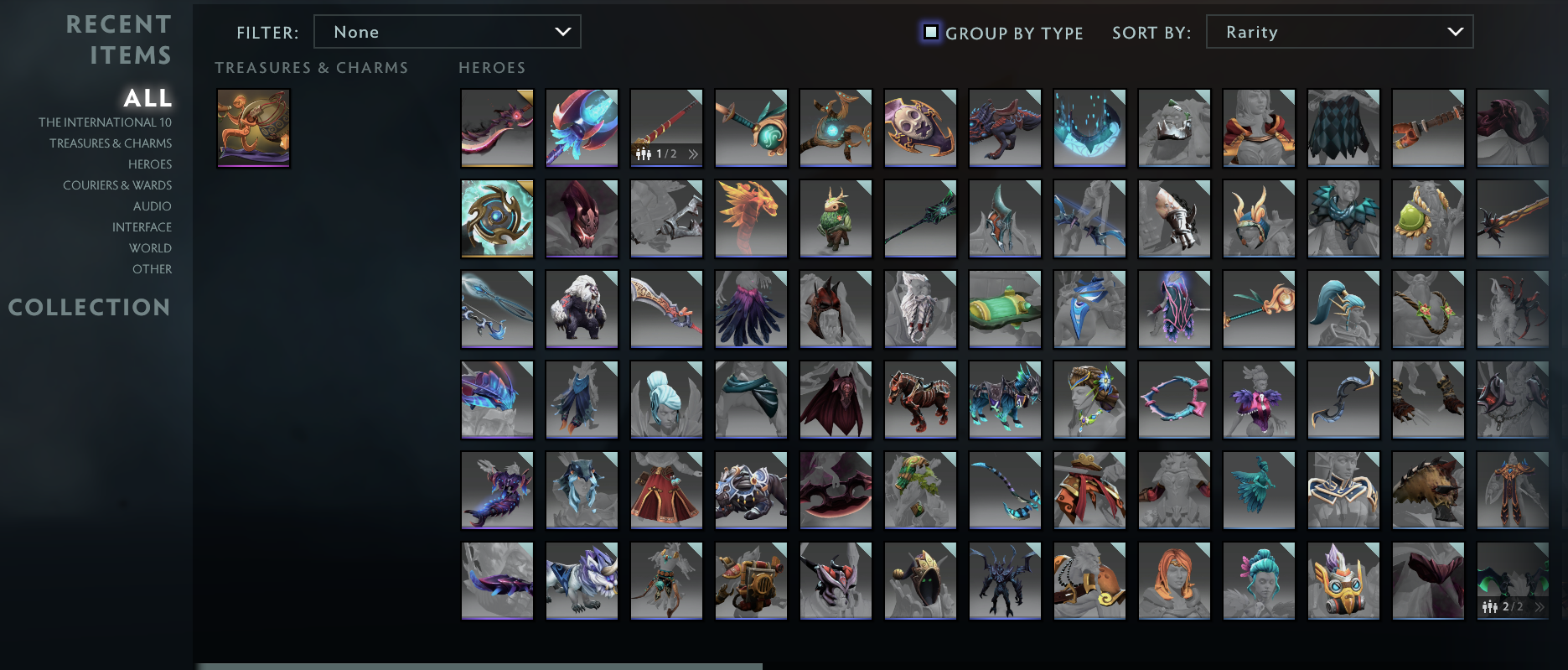Open the COLLECTION section
Viewport: 1568px width, 670px height.
89,307
